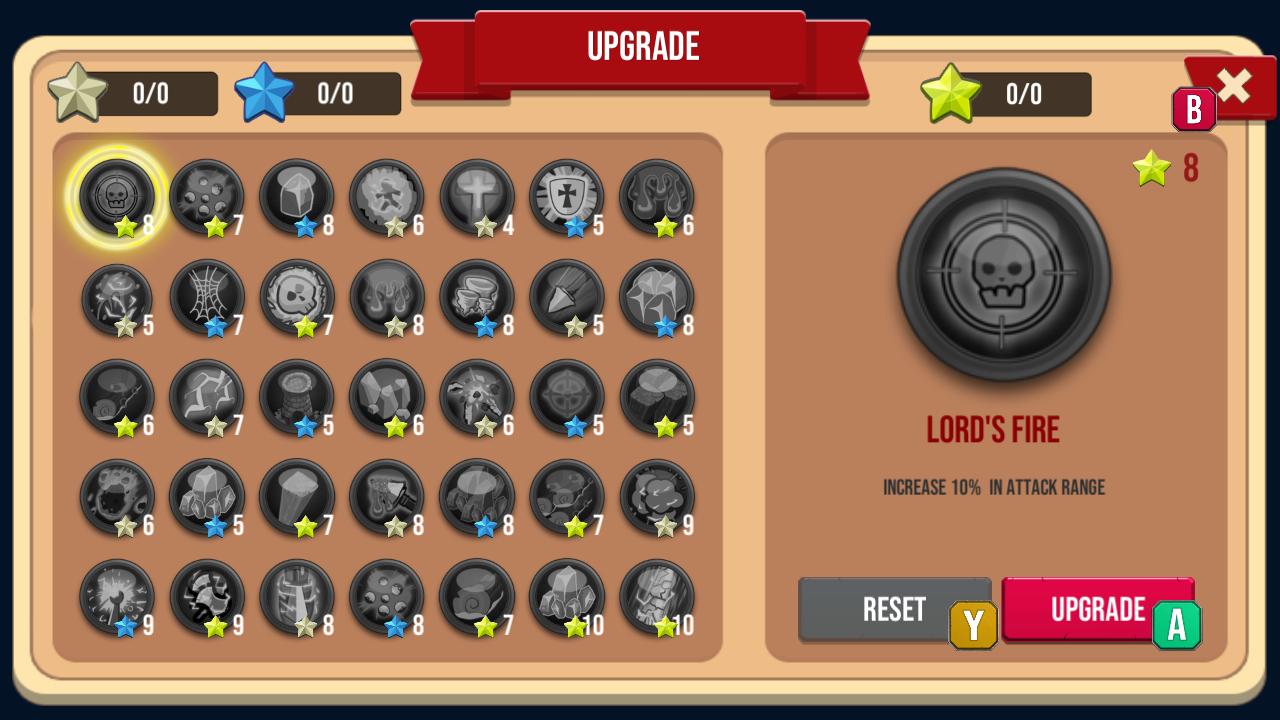The width and height of the screenshot is (1280, 720).
Task: Choose the cross-shaped upgrade icon
Action: click(x=477, y=198)
